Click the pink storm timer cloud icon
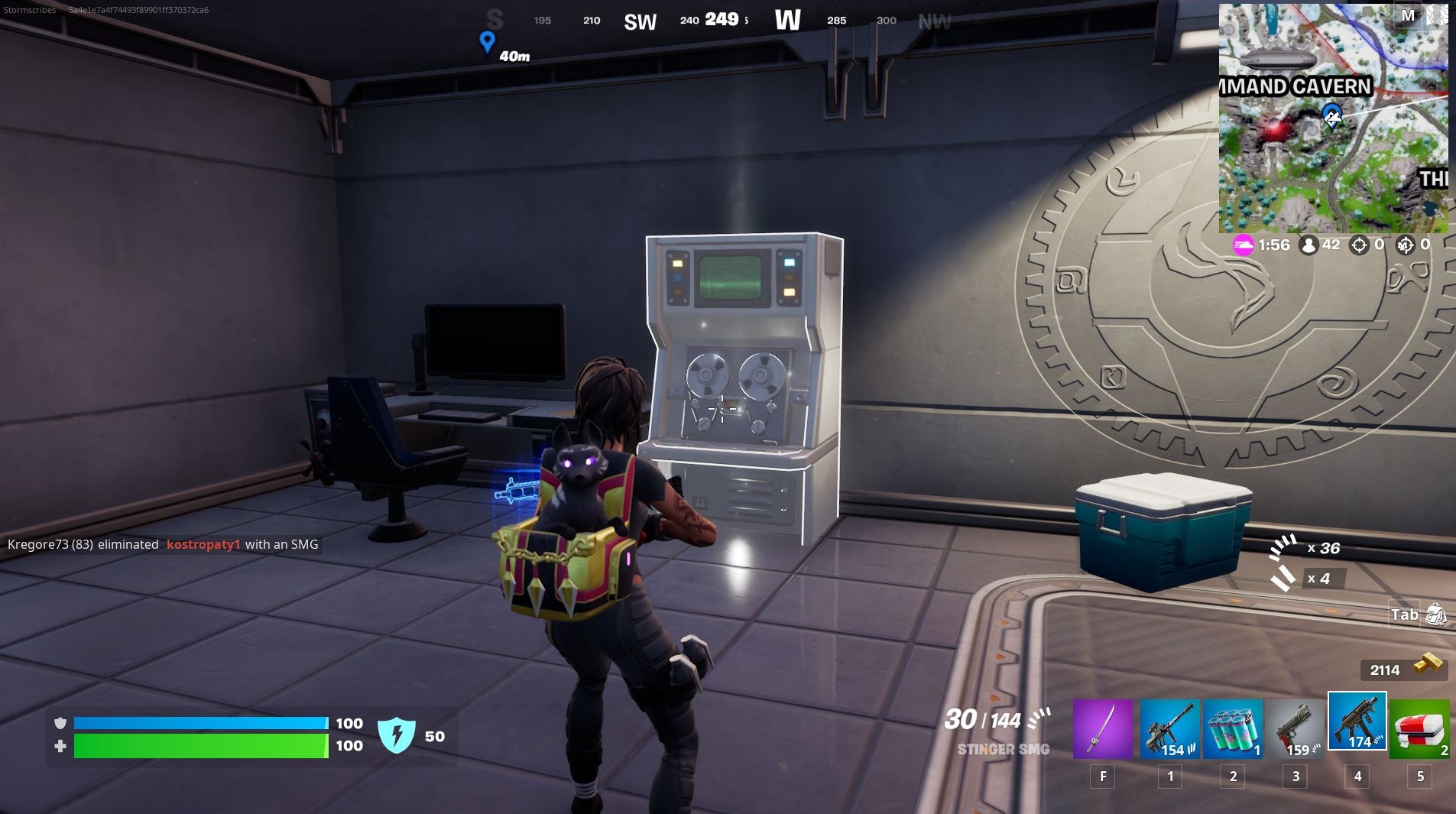Image resolution: width=1456 pixels, height=814 pixels. coord(1242,245)
